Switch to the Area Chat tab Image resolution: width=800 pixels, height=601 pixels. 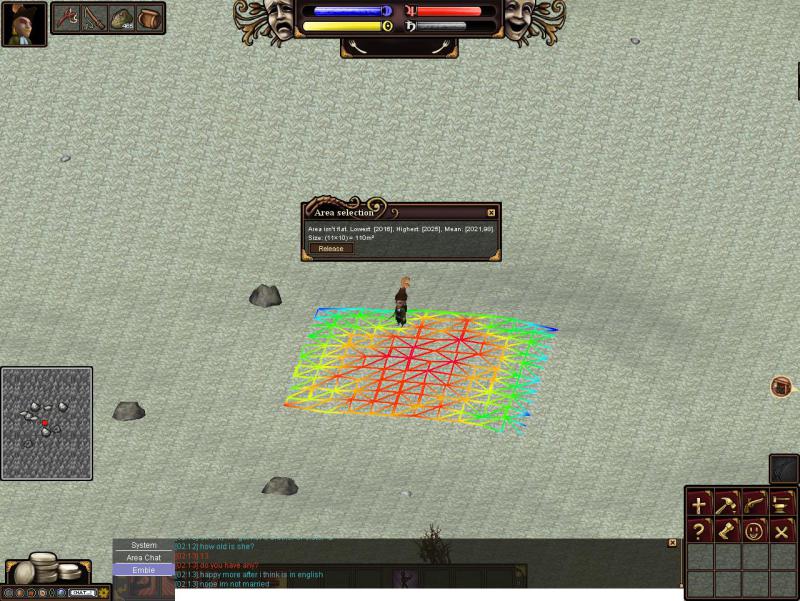click(x=144, y=557)
